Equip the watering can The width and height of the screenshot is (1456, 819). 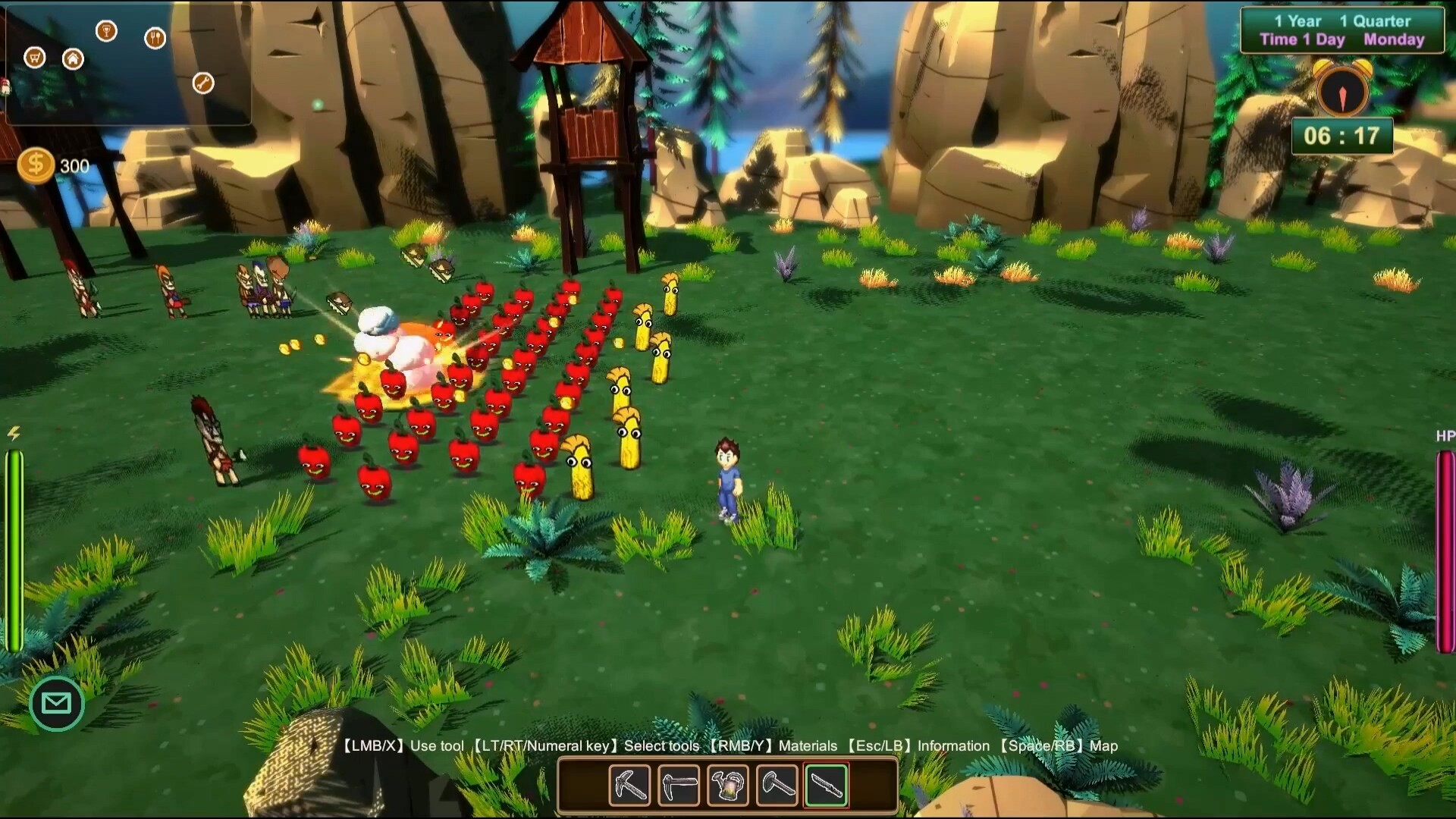[x=728, y=784]
